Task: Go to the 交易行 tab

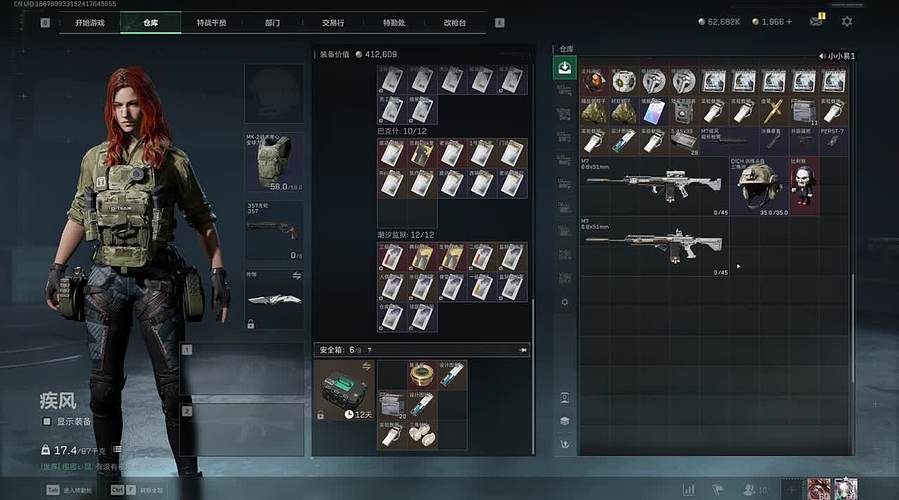Action: (x=332, y=22)
